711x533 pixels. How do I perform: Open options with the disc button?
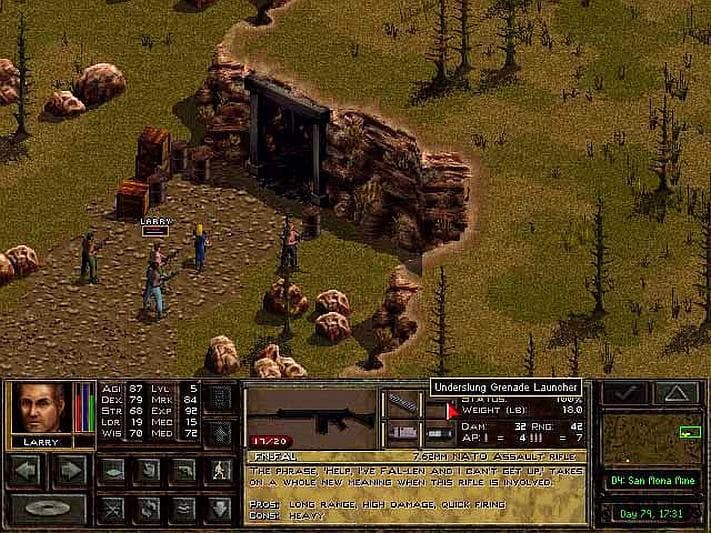(x=47, y=506)
